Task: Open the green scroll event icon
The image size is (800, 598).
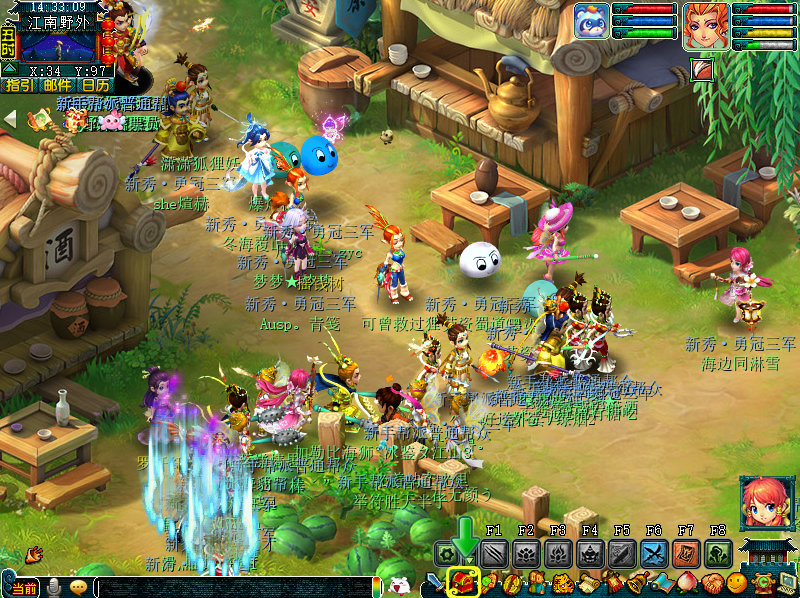Action: tap(40, 121)
